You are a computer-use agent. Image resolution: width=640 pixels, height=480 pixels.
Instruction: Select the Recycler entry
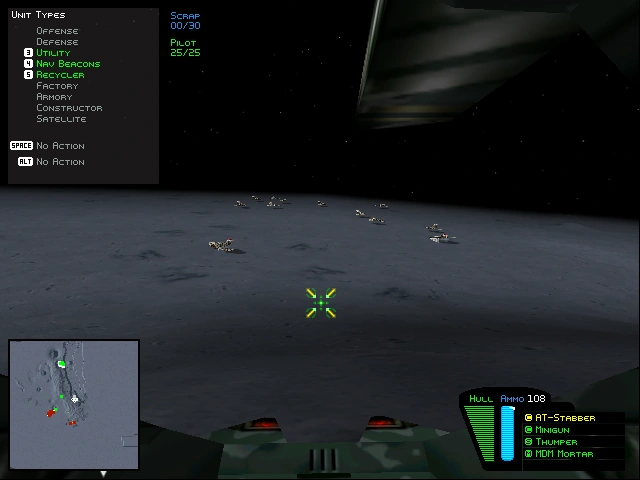(60, 75)
